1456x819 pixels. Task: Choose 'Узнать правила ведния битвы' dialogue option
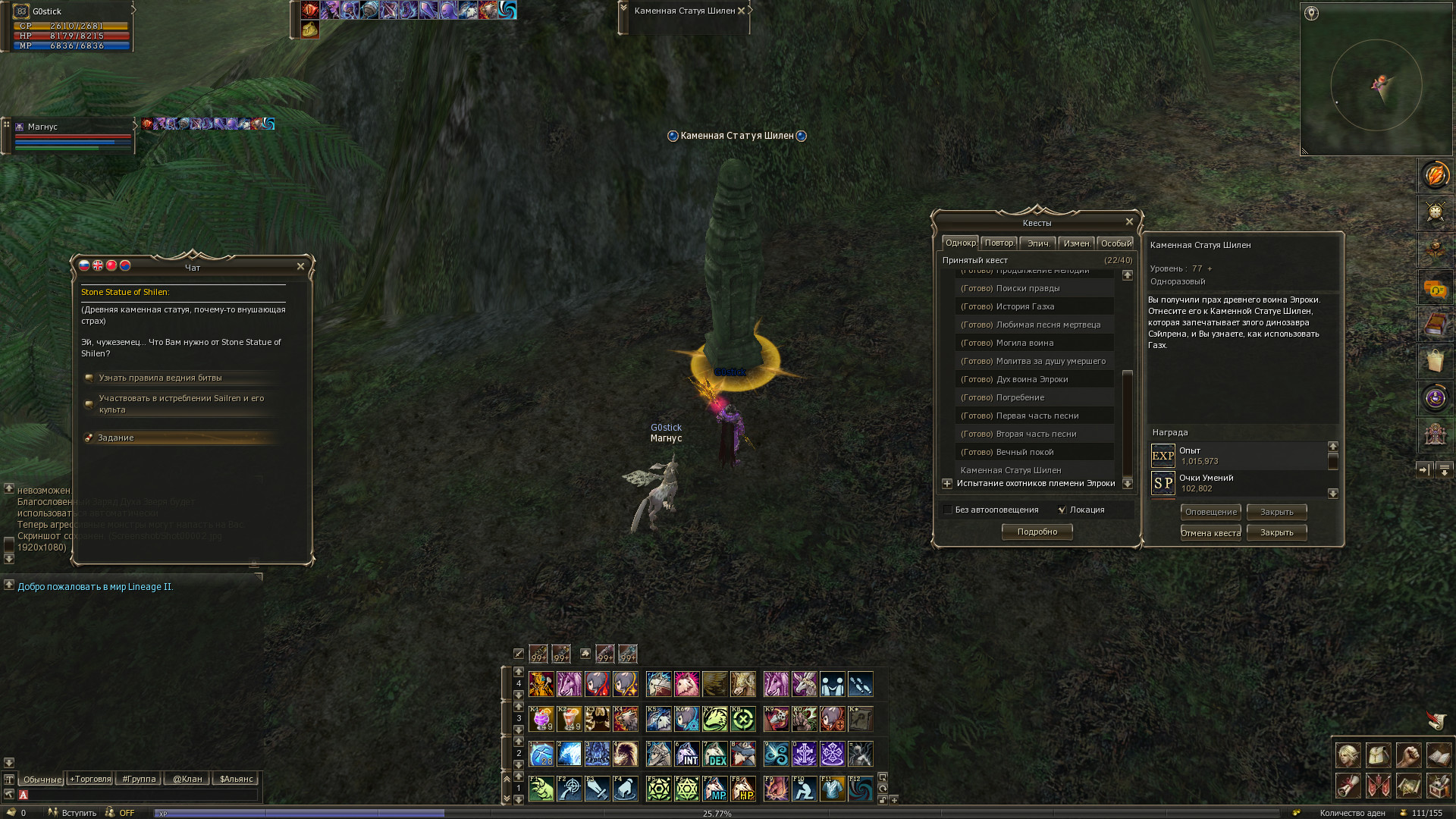160,378
